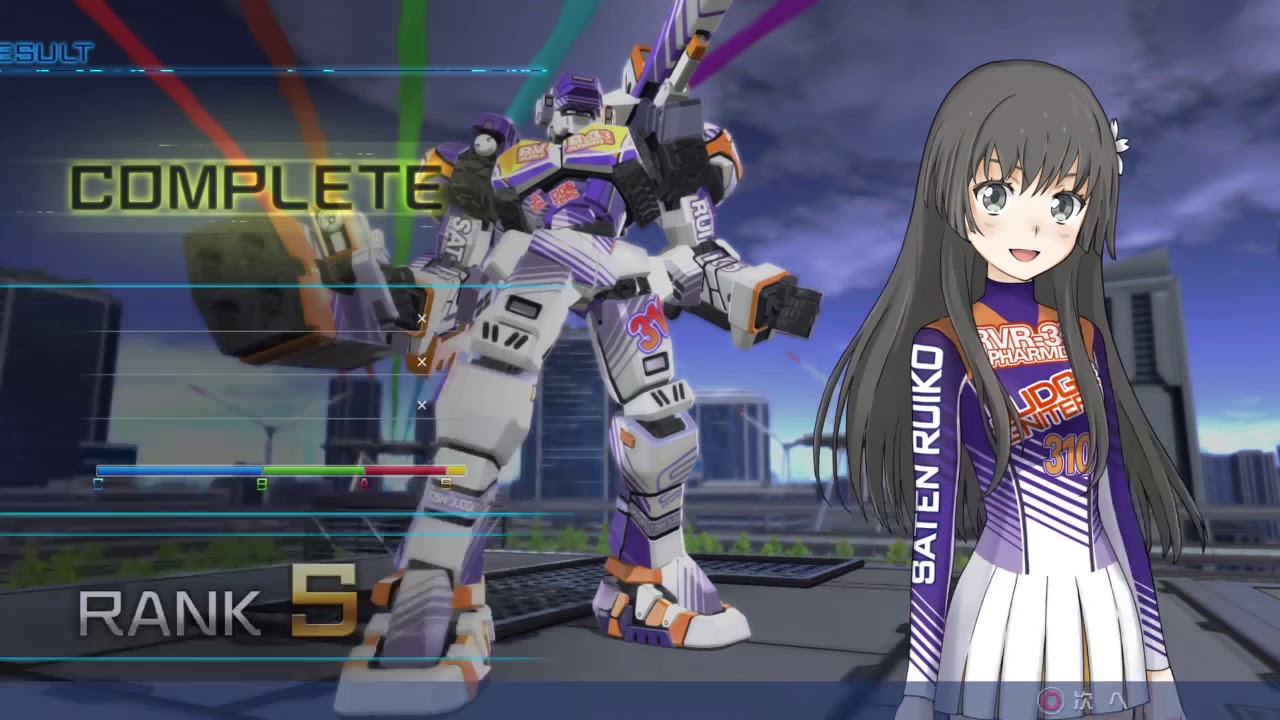Screen dimensions: 1280x720
Task: Click the C rank marker below the gauge
Action: [97, 482]
